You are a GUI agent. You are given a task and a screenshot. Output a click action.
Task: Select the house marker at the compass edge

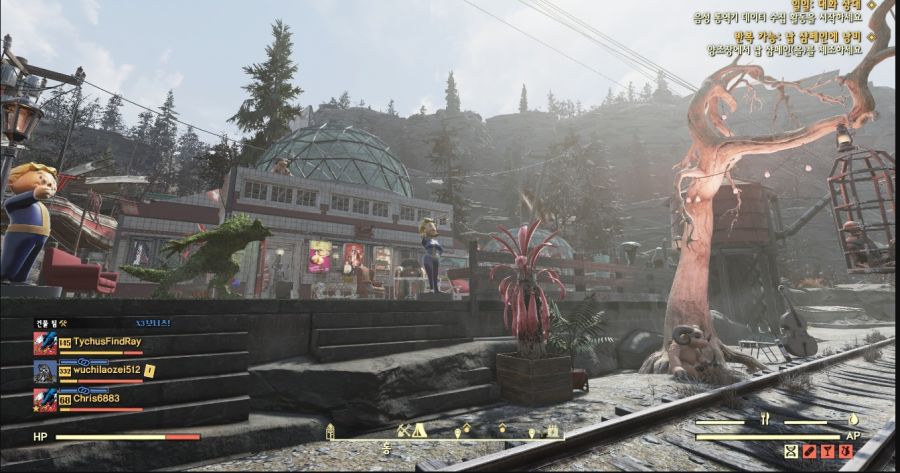coord(330,431)
